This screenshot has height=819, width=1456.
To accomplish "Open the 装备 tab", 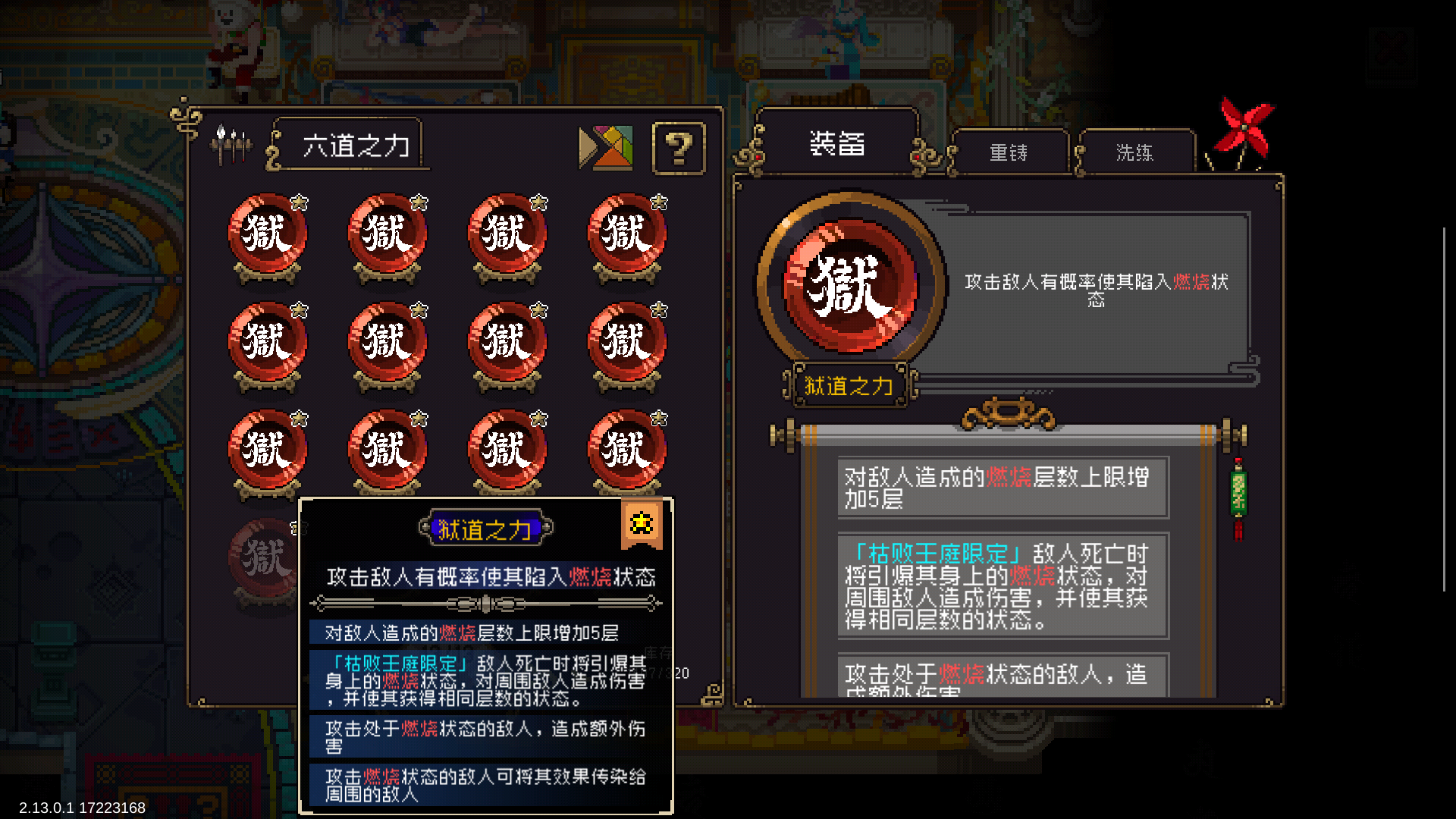I will pos(836,145).
